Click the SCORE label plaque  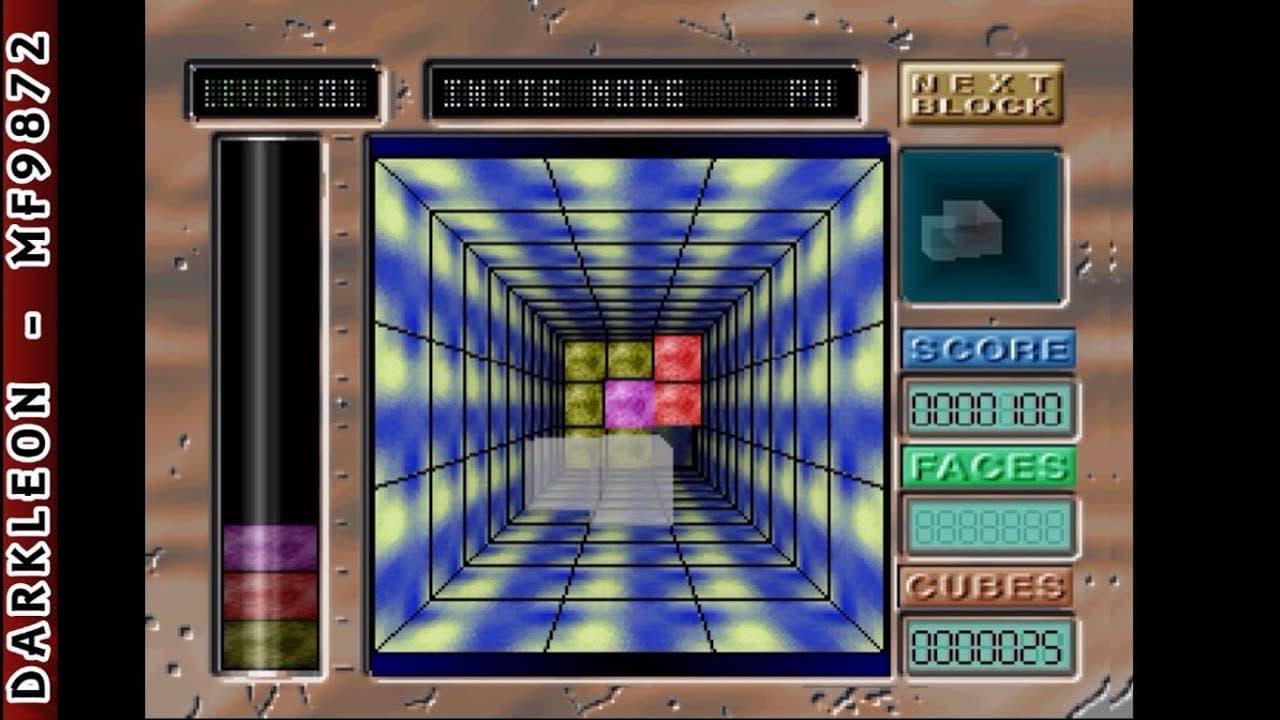(988, 349)
